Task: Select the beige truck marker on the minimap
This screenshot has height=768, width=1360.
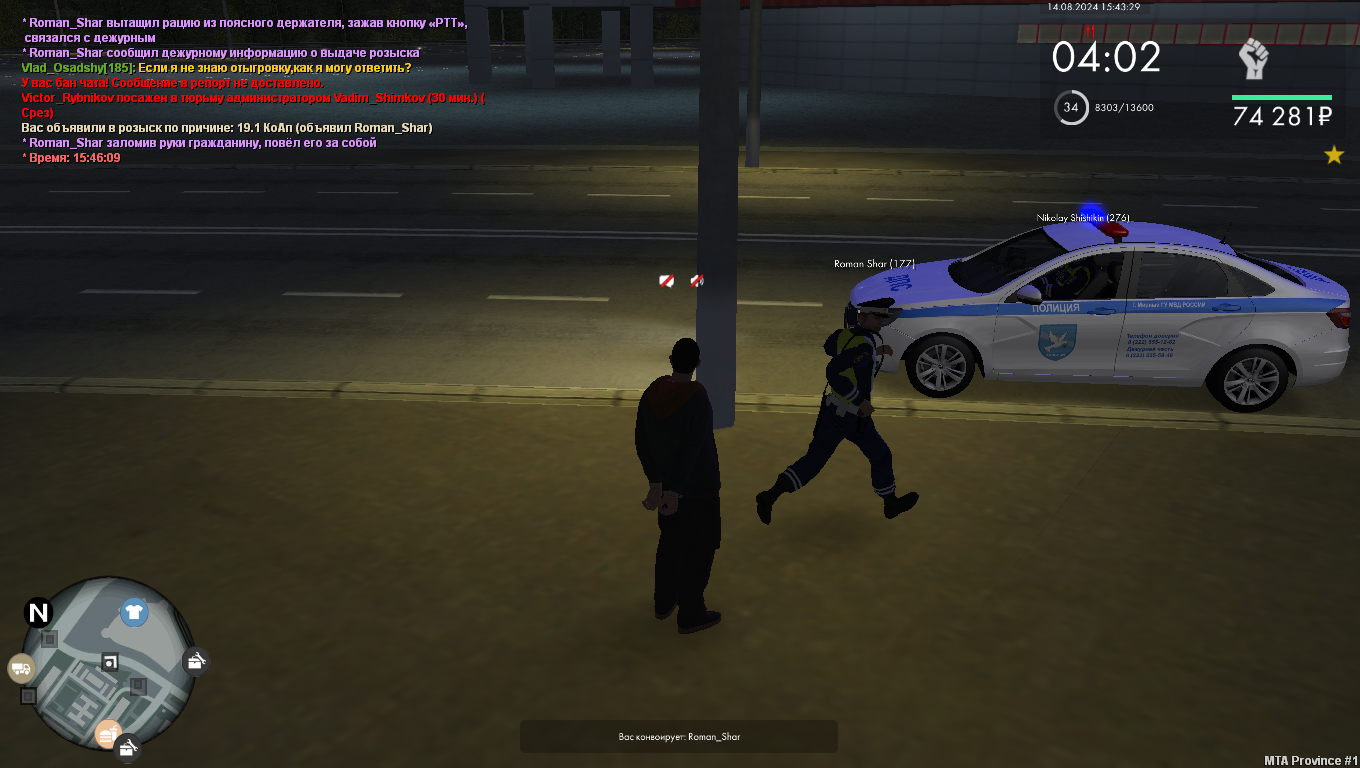Action: 21,669
